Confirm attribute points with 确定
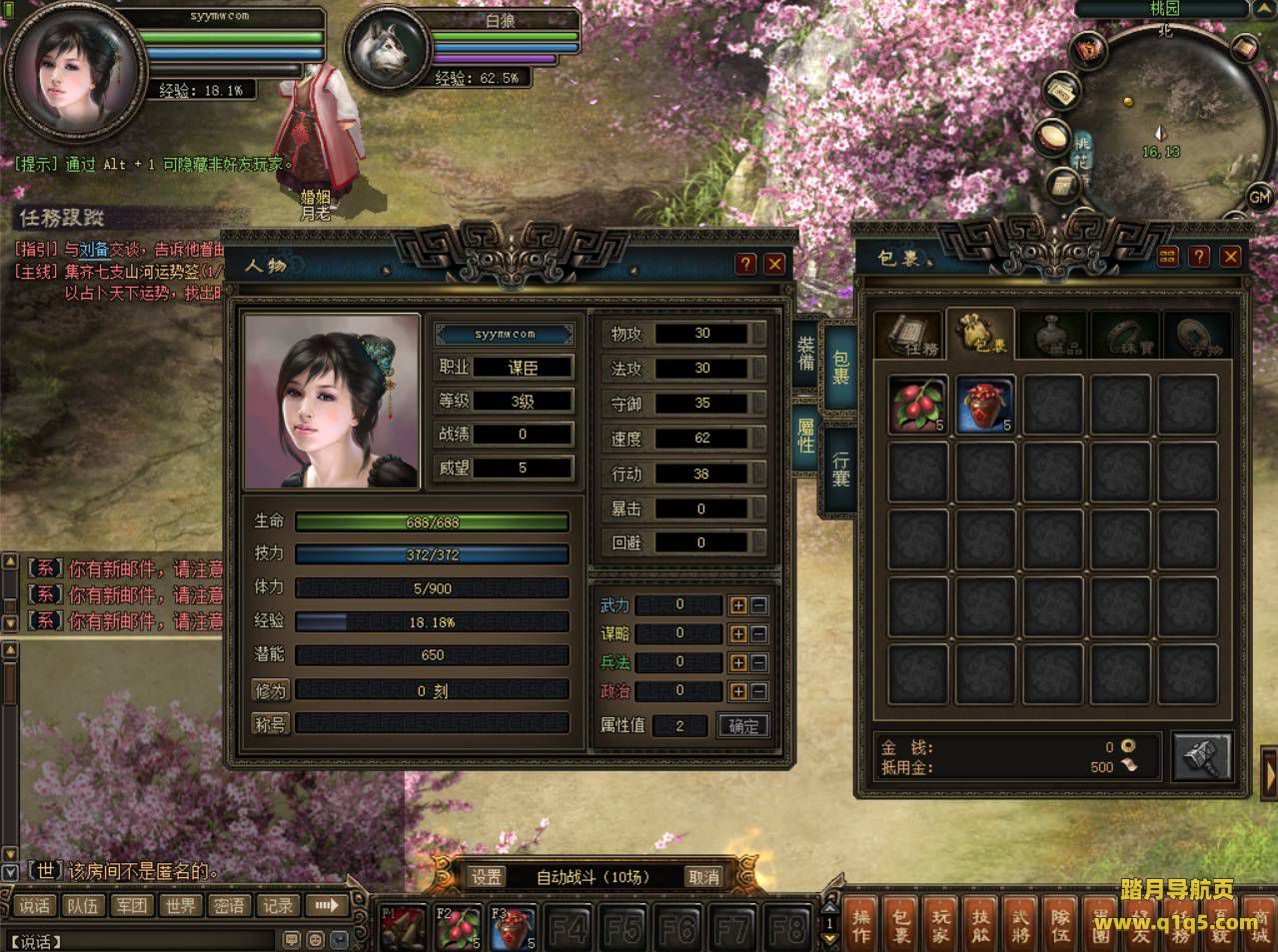Viewport: 1278px width, 952px height. coord(743,726)
